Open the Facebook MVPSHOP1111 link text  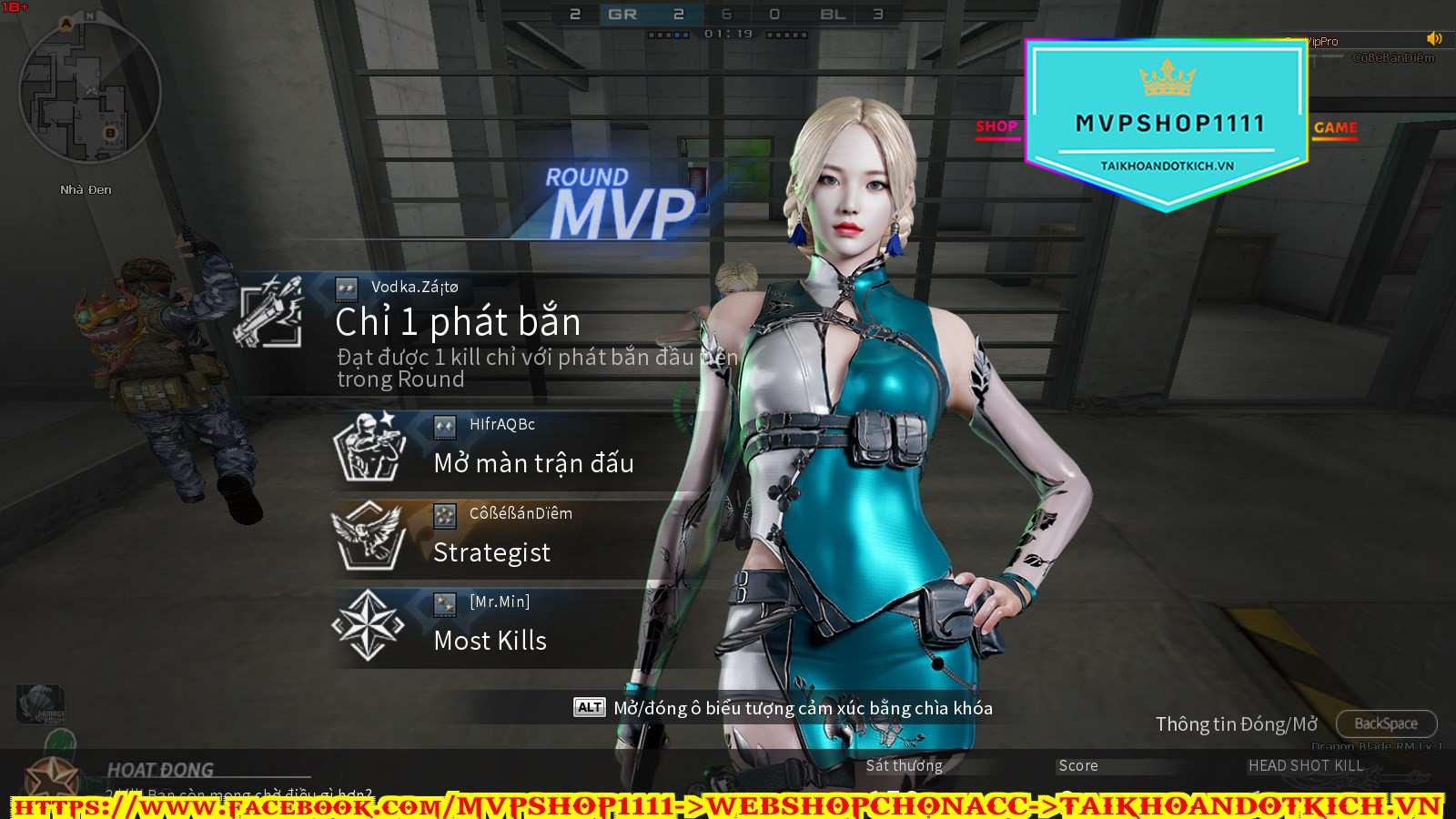pyautogui.click(x=346, y=806)
